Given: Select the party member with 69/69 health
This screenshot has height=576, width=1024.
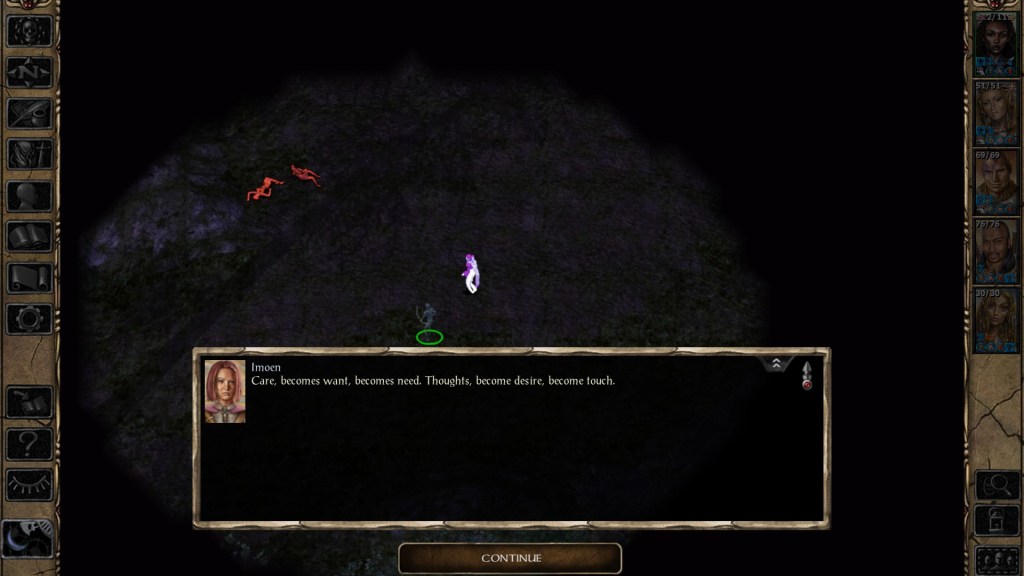Looking at the screenshot, I should [x=996, y=181].
